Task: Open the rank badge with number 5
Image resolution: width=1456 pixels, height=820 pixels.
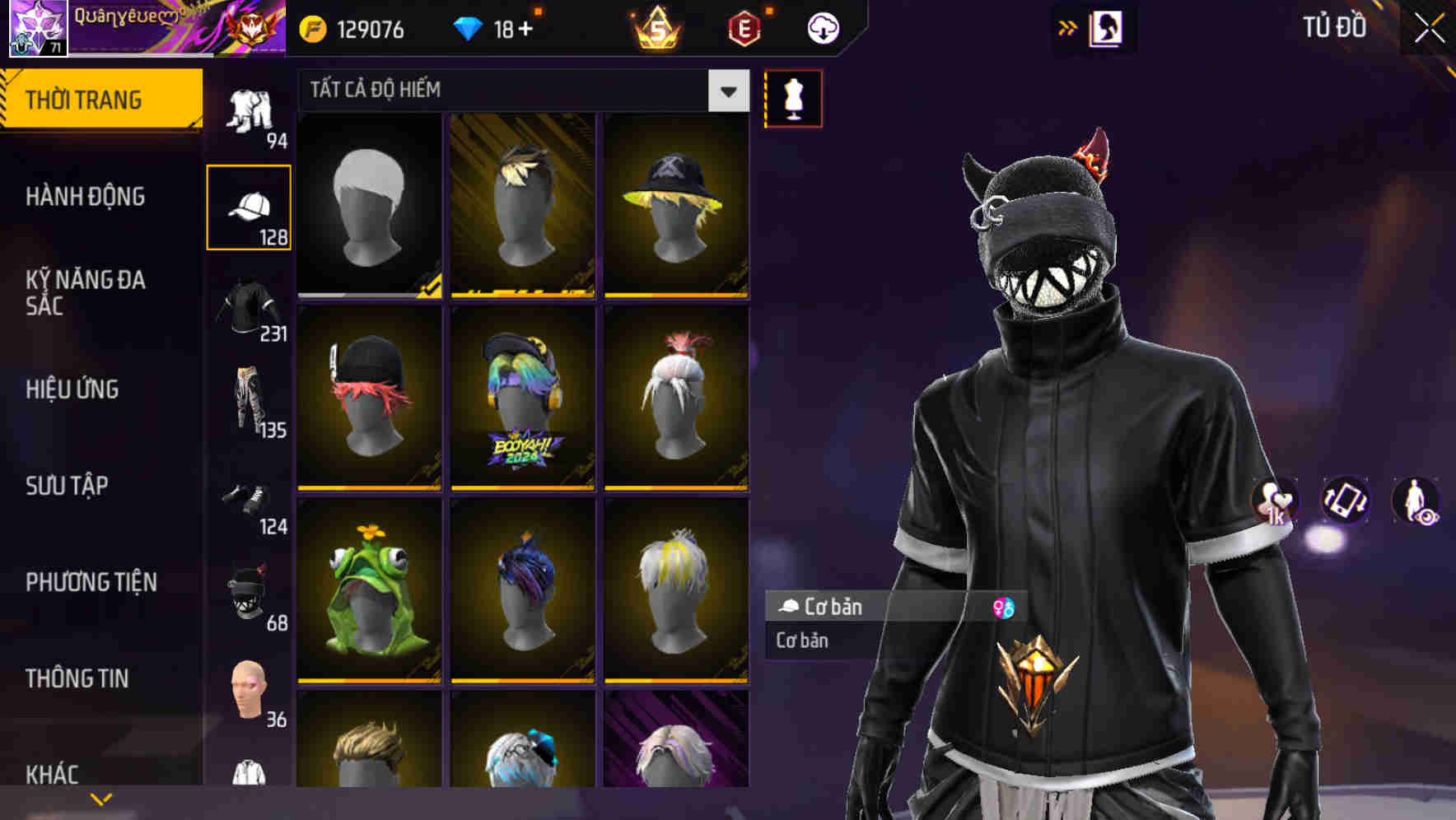Action: coord(657,27)
